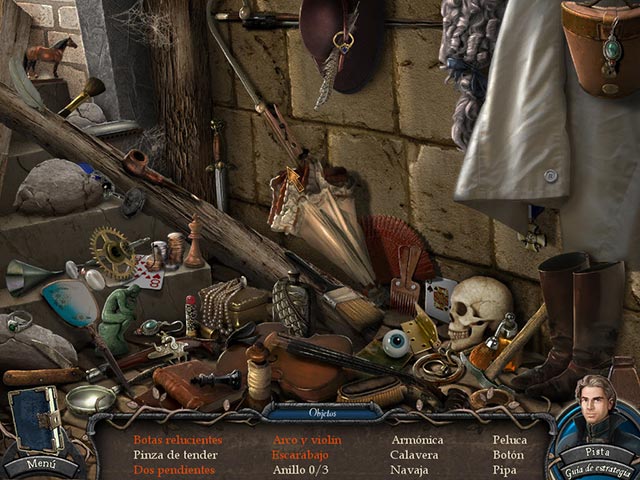This screenshot has height=480, width=640.
Task: Open the Menú button
Action: (x=40, y=464)
